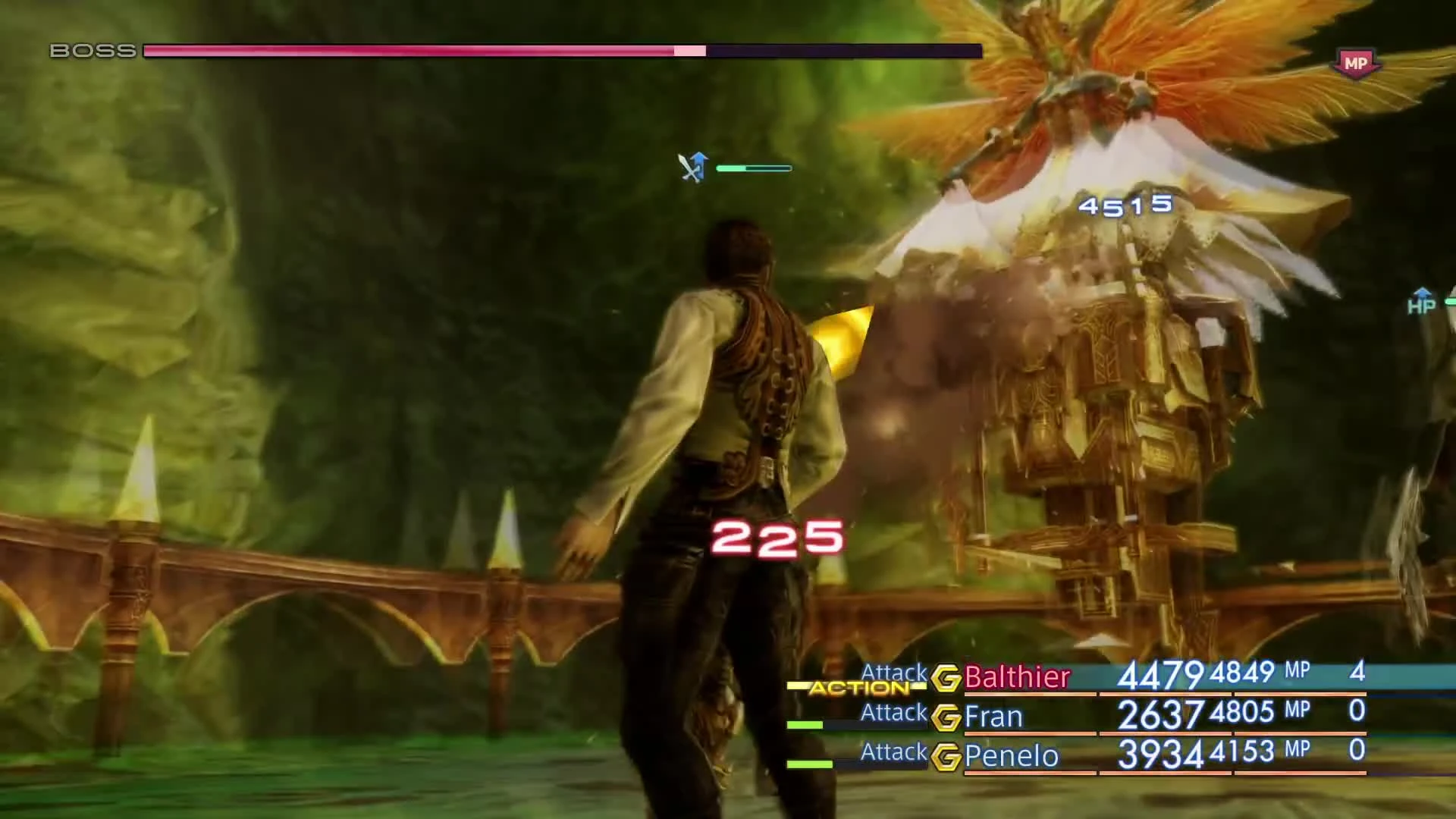Image resolution: width=1456 pixels, height=819 pixels.
Task: Click Balthier's MP value 4
Action: click(1360, 673)
